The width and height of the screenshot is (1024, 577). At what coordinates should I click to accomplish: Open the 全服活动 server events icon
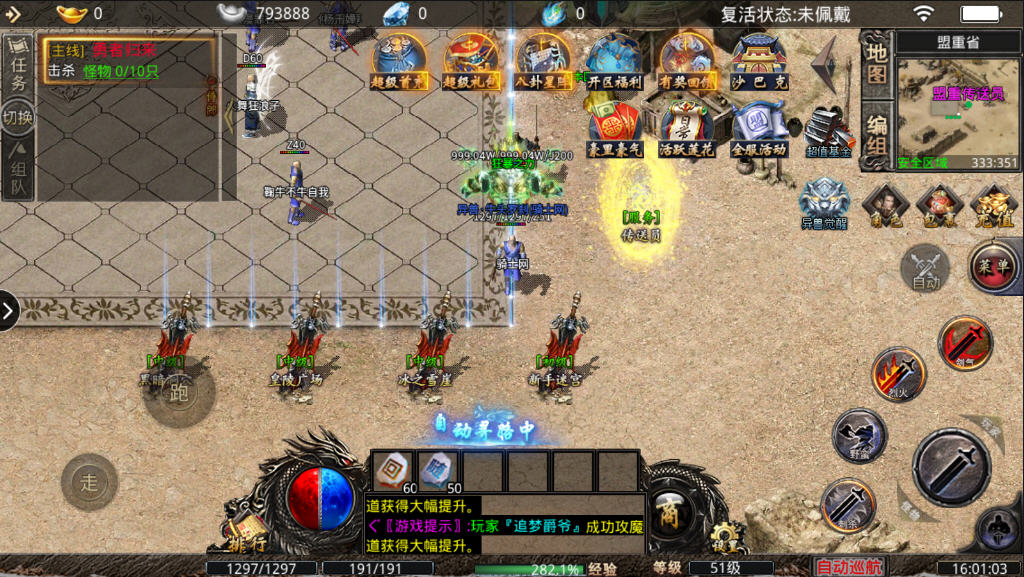tap(760, 127)
